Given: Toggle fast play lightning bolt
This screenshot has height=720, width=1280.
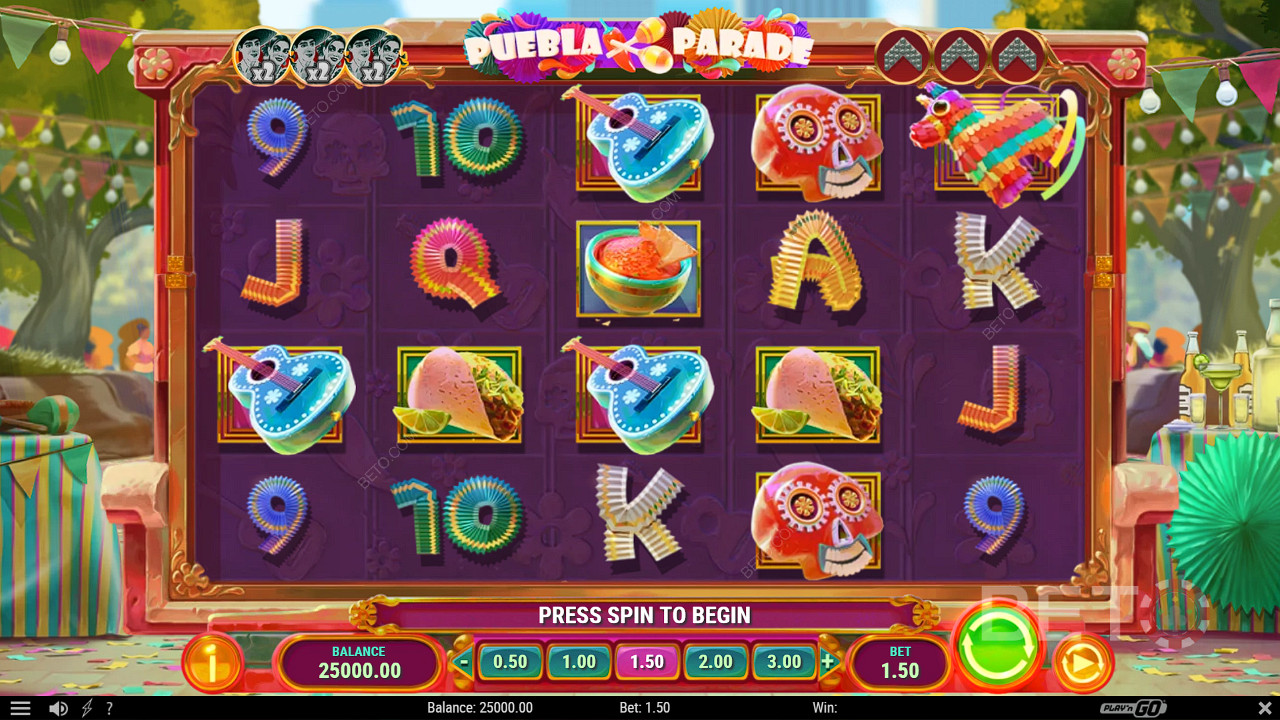Looking at the screenshot, I should [x=86, y=708].
